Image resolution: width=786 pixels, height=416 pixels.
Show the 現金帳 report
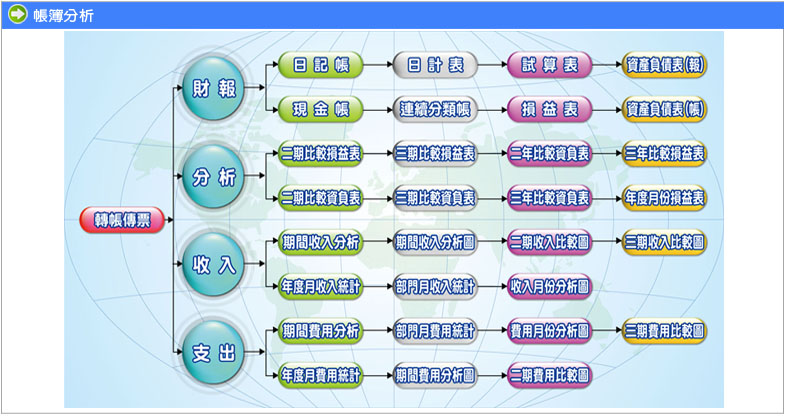tap(320, 109)
